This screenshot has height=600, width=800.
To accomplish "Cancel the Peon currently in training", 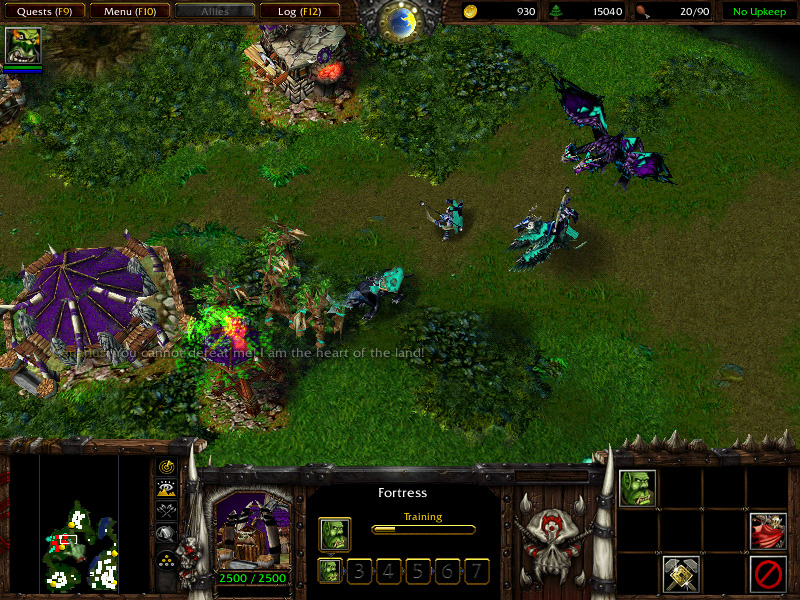I will point(335,534).
